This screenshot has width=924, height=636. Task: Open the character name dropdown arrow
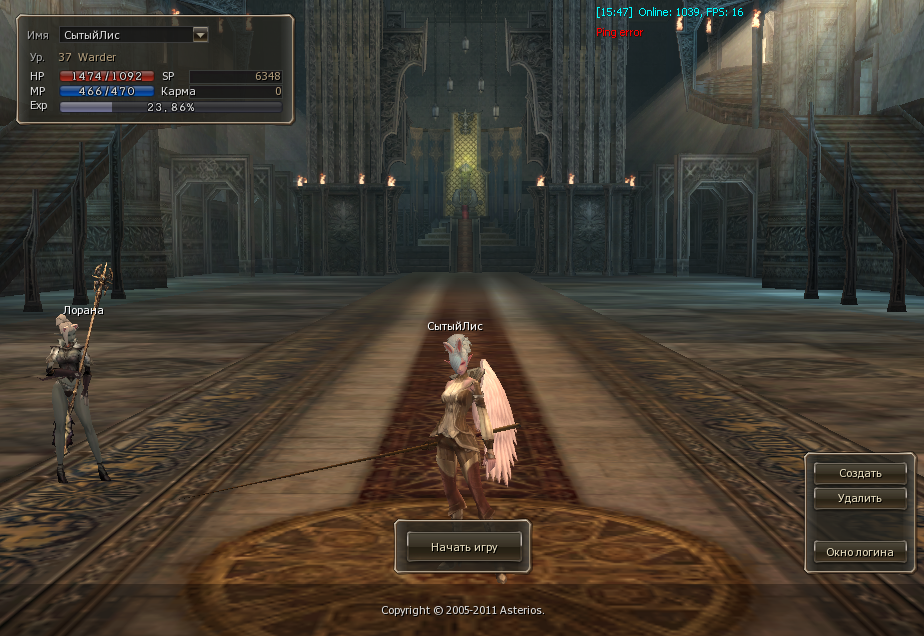(x=200, y=34)
